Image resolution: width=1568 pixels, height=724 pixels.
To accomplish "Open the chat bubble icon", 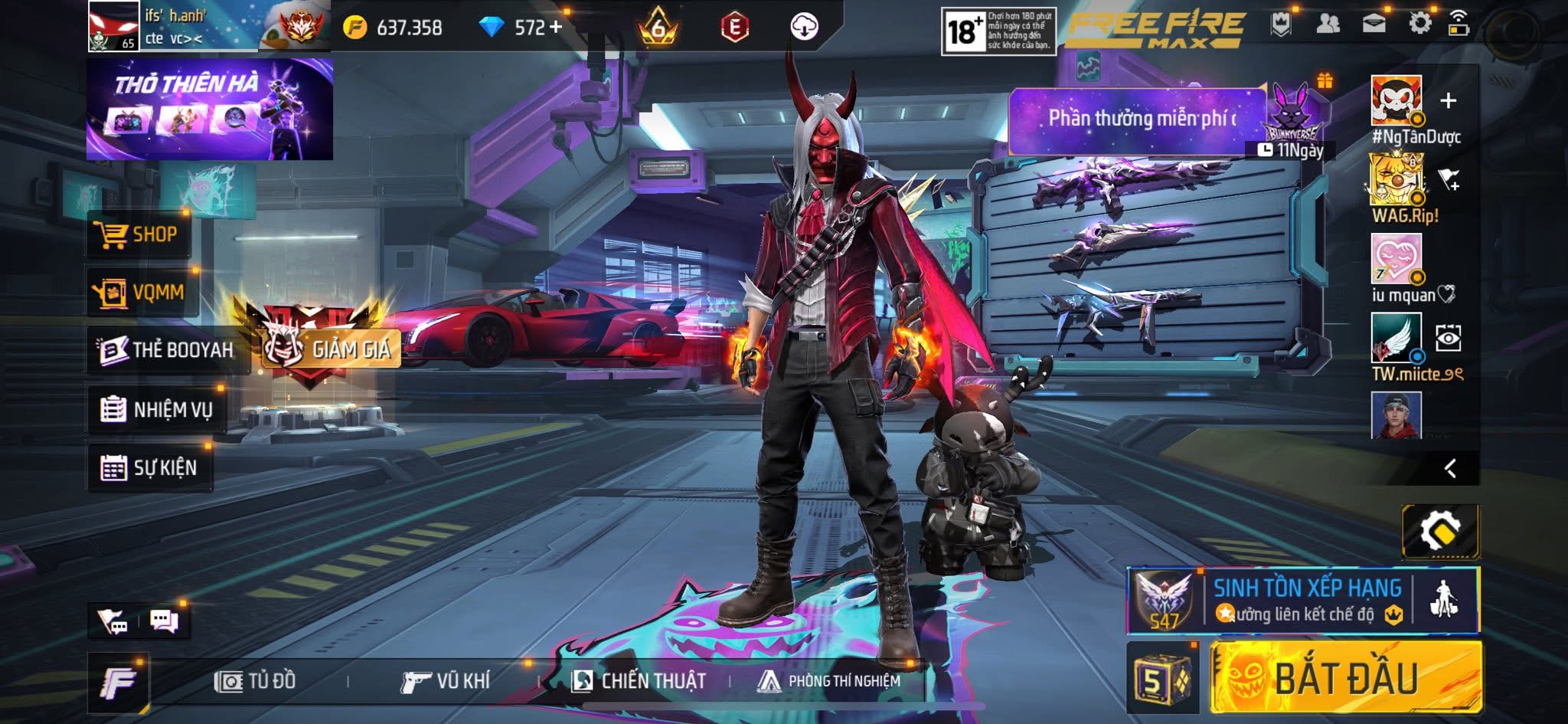I will pyautogui.click(x=164, y=621).
